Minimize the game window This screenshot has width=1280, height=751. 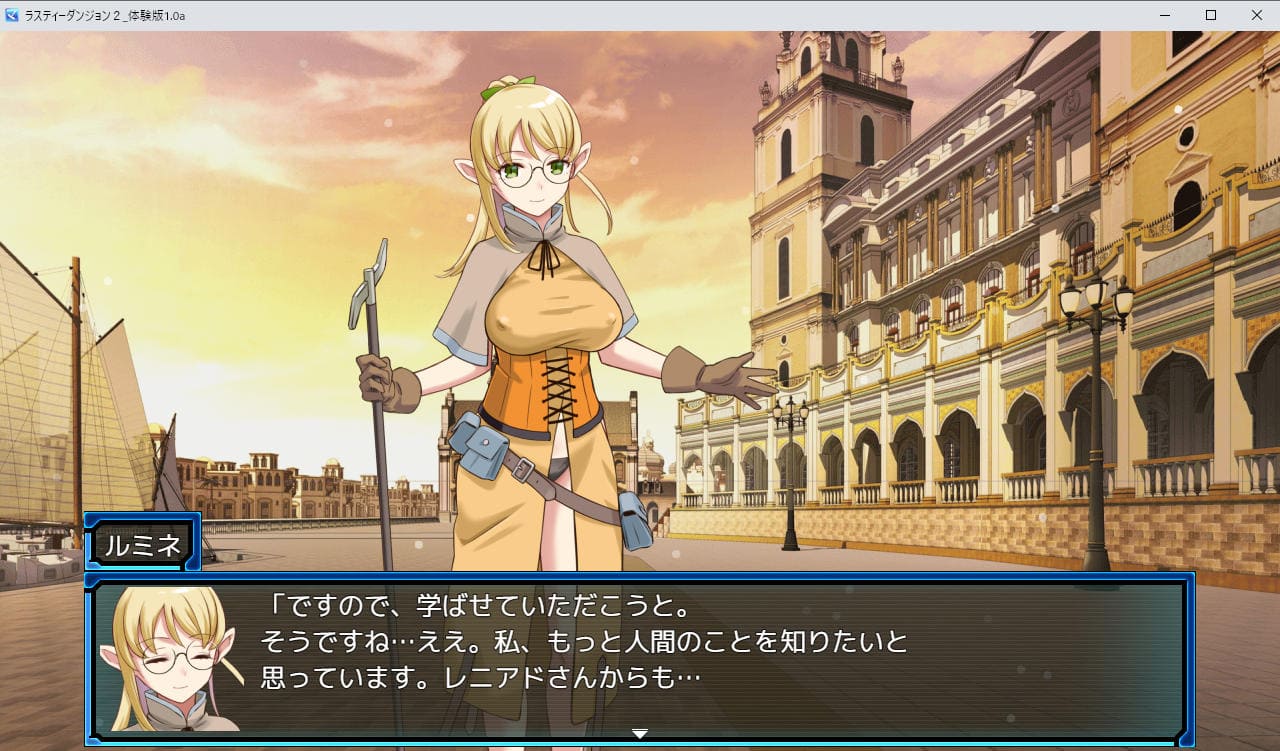(x=1165, y=15)
